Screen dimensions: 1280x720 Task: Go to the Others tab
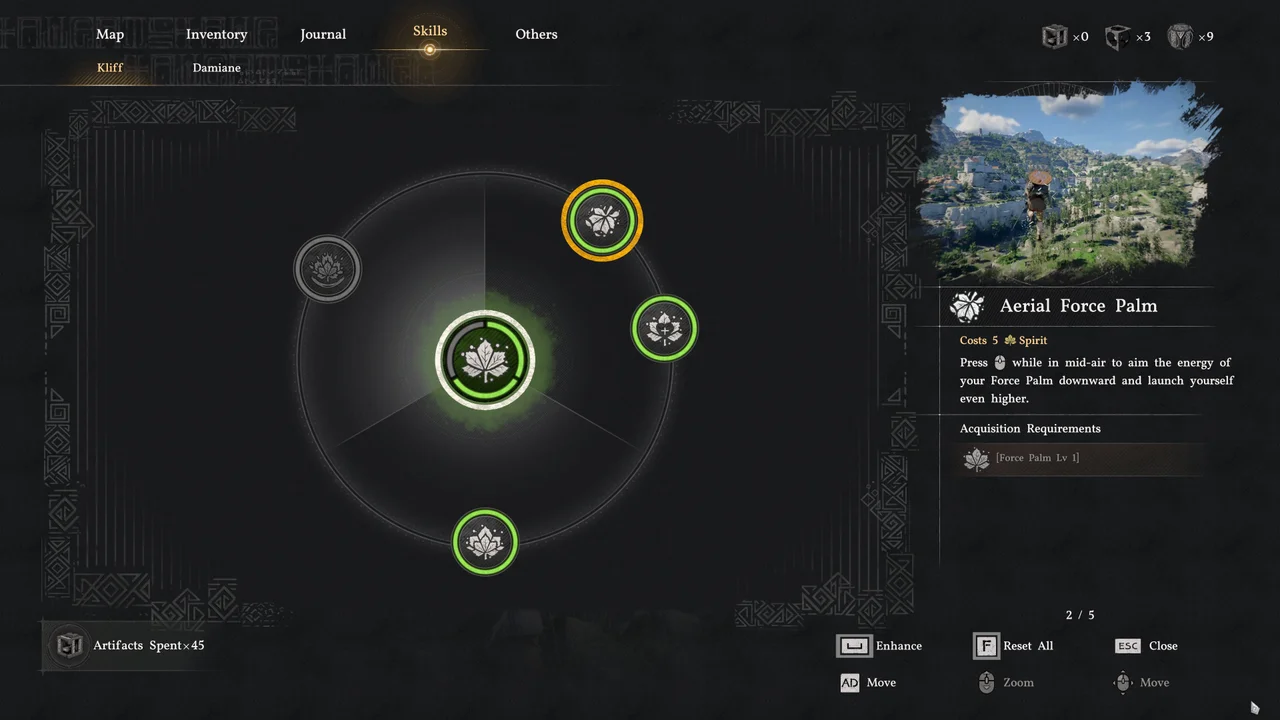click(536, 34)
